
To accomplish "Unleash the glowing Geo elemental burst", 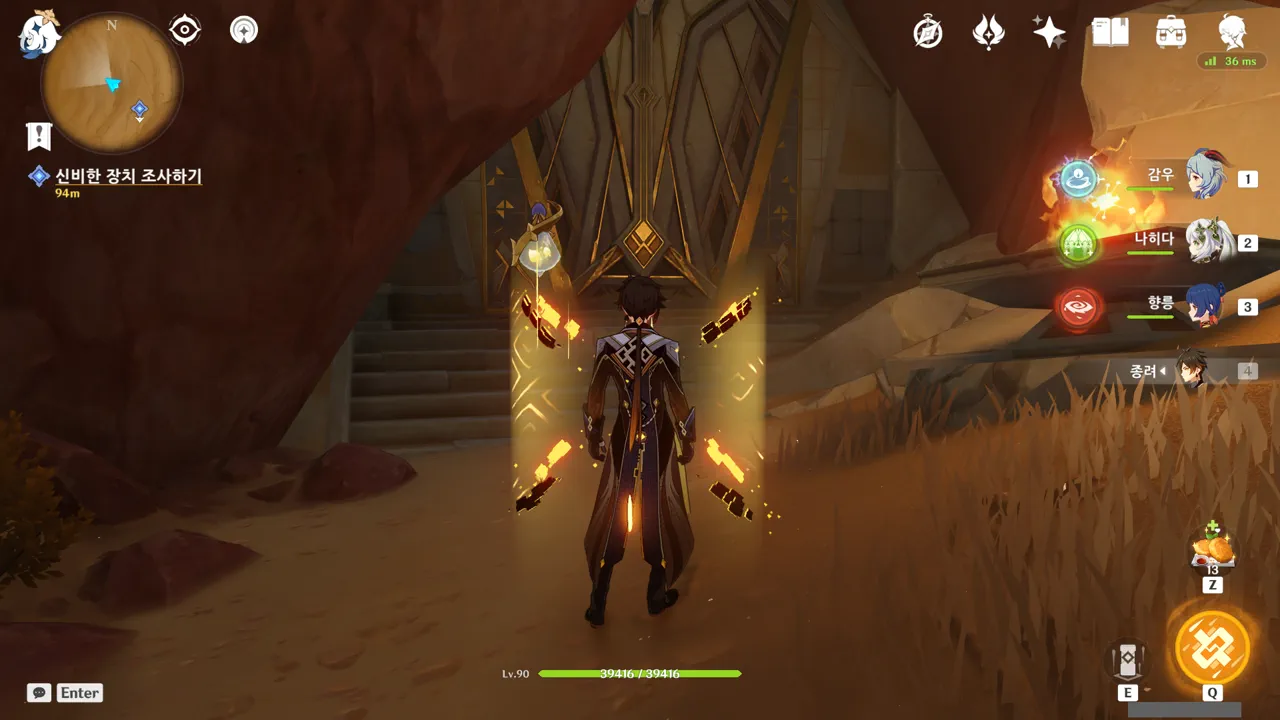I will coord(1212,648).
